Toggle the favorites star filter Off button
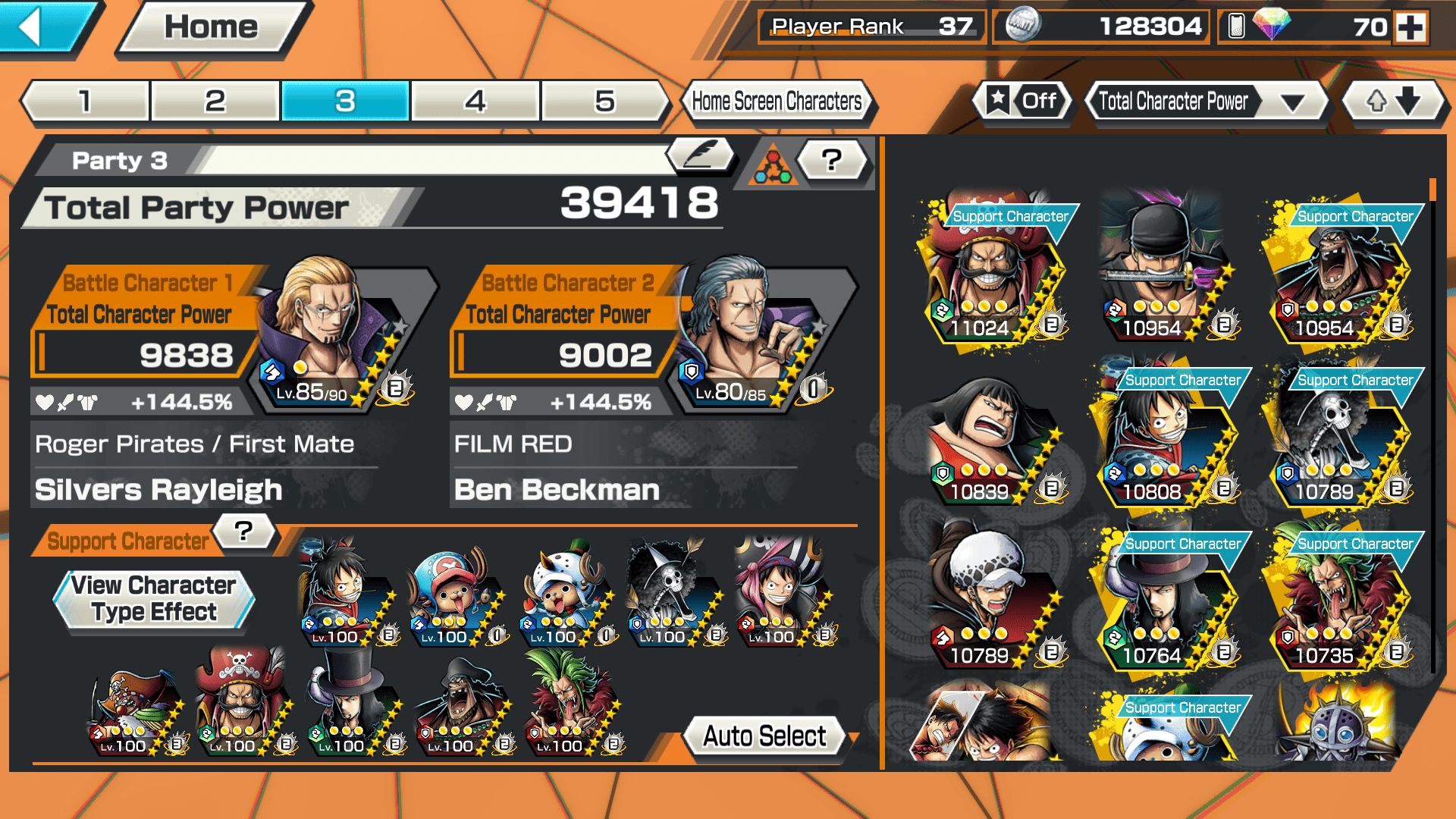This screenshot has height=819, width=1456. click(x=1022, y=101)
